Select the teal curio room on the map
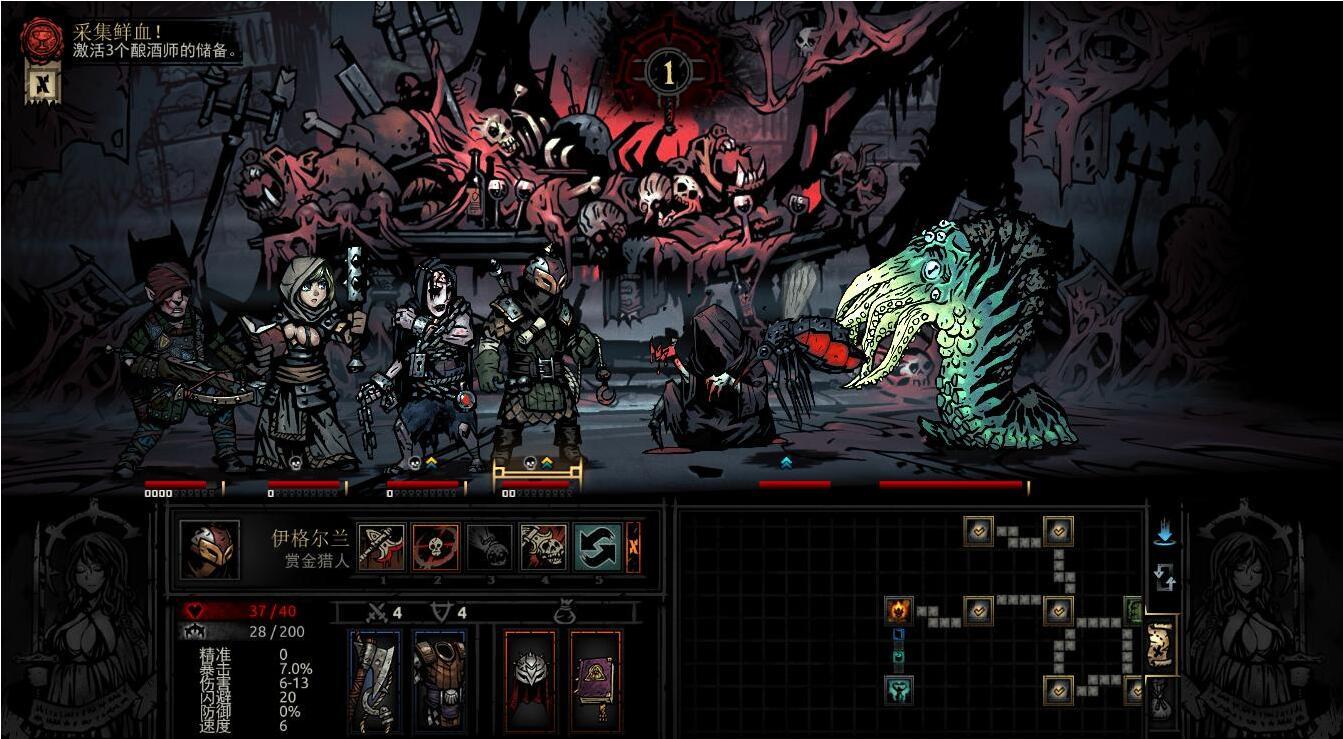The height and width of the screenshot is (739, 1343). tap(898, 689)
